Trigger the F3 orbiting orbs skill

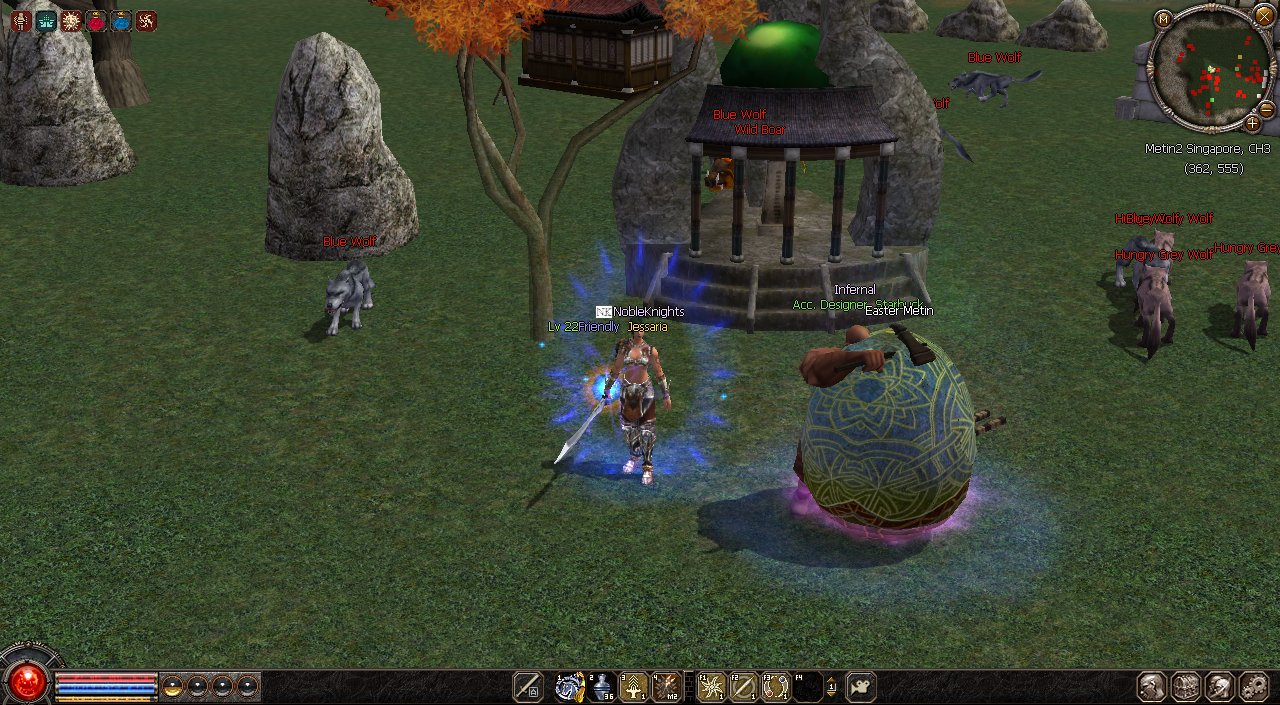775,687
